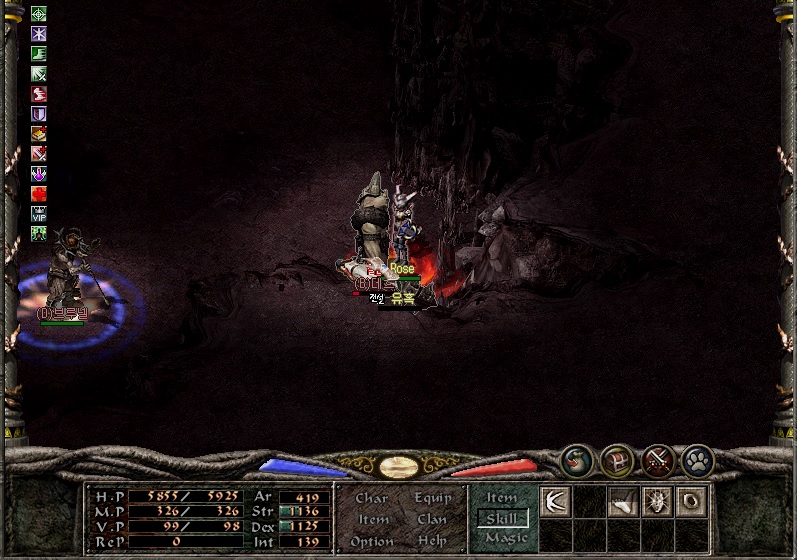Screen dimensions: 797x560
Task: Open the Item menu entry below Char
Action: tap(373, 519)
